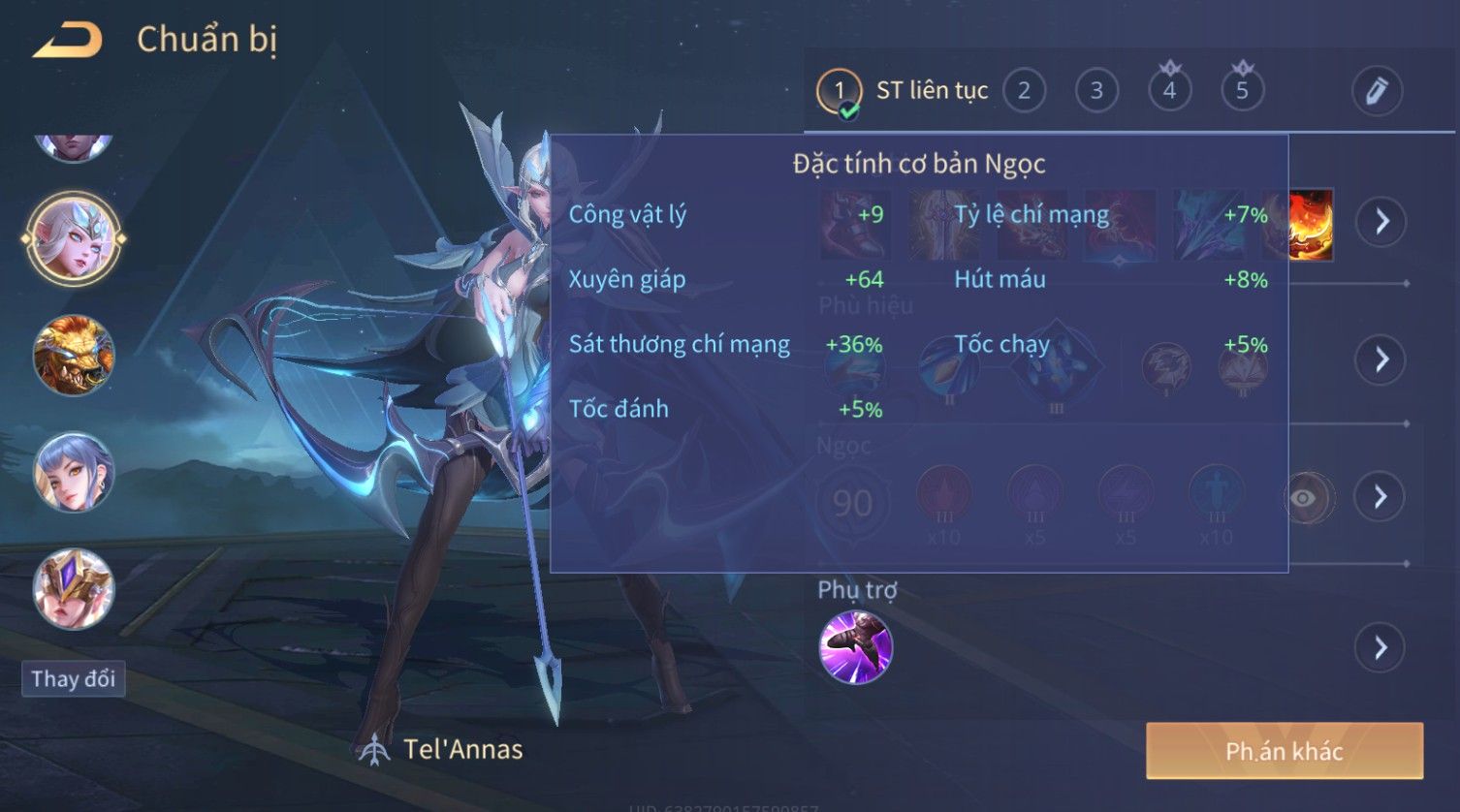This screenshot has height=812, width=1460.
Task: Select the lion beast hero portrait
Action: point(74,356)
